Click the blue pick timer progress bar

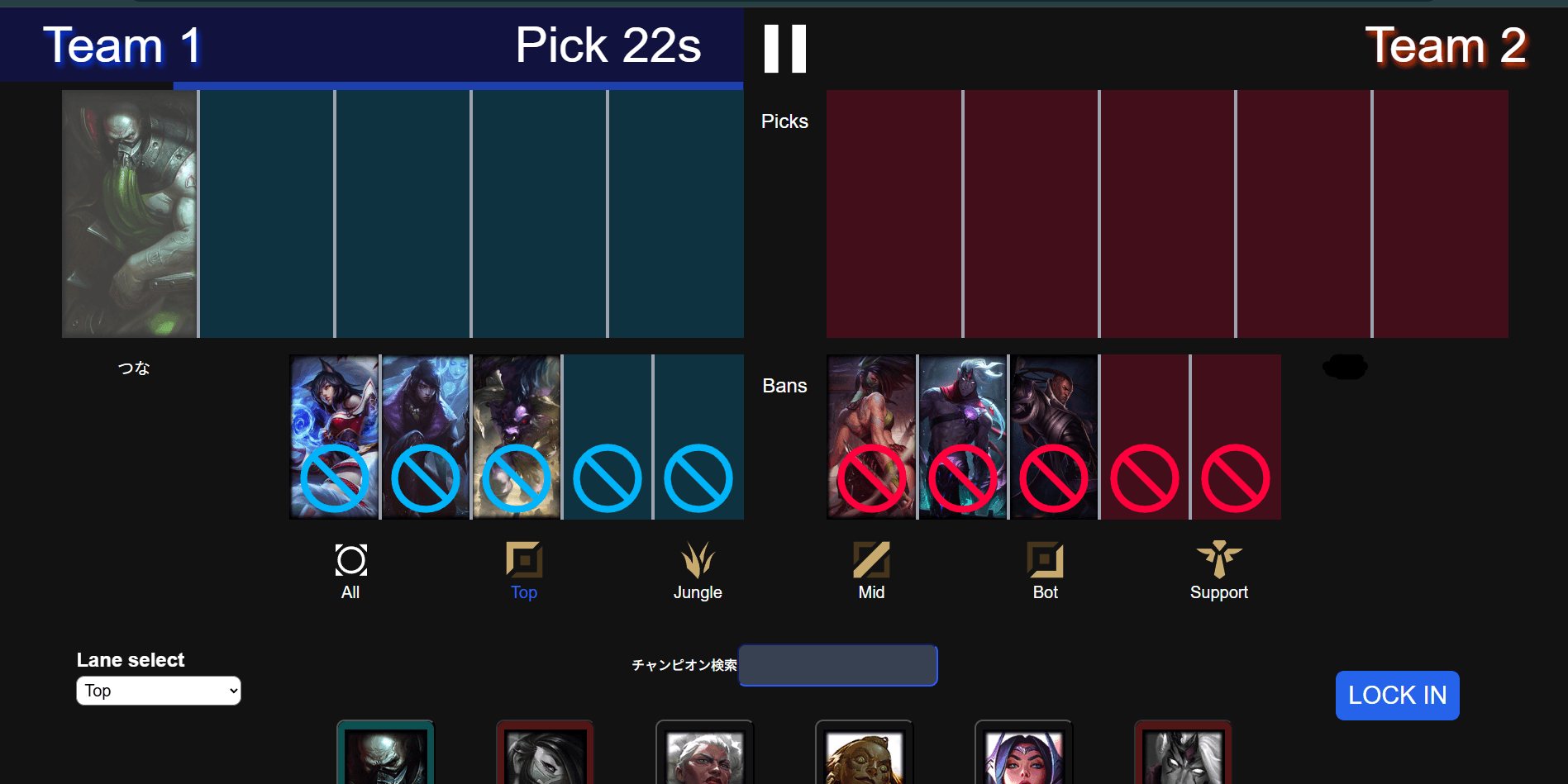pyautogui.click(x=459, y=86)
